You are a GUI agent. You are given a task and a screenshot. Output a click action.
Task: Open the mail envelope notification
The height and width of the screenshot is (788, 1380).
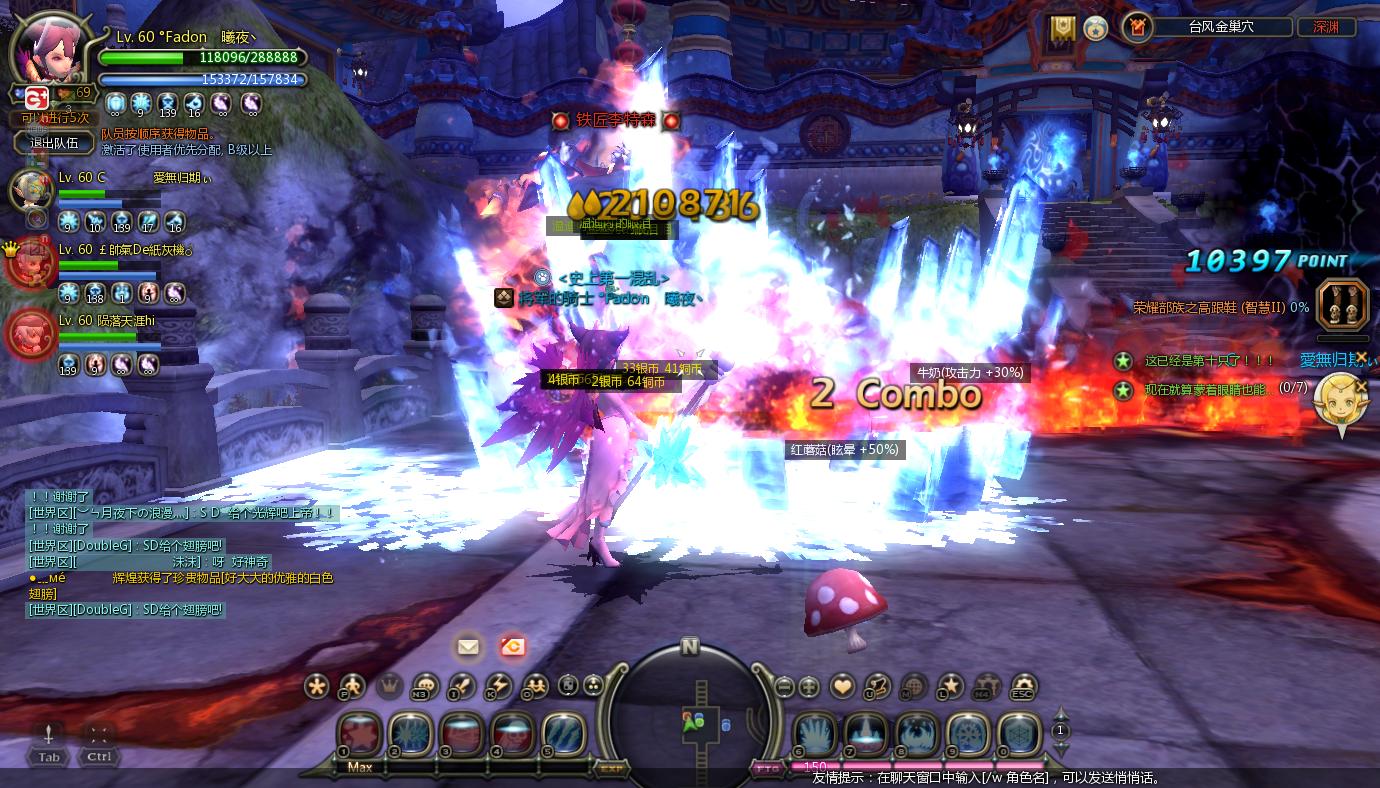468,646
